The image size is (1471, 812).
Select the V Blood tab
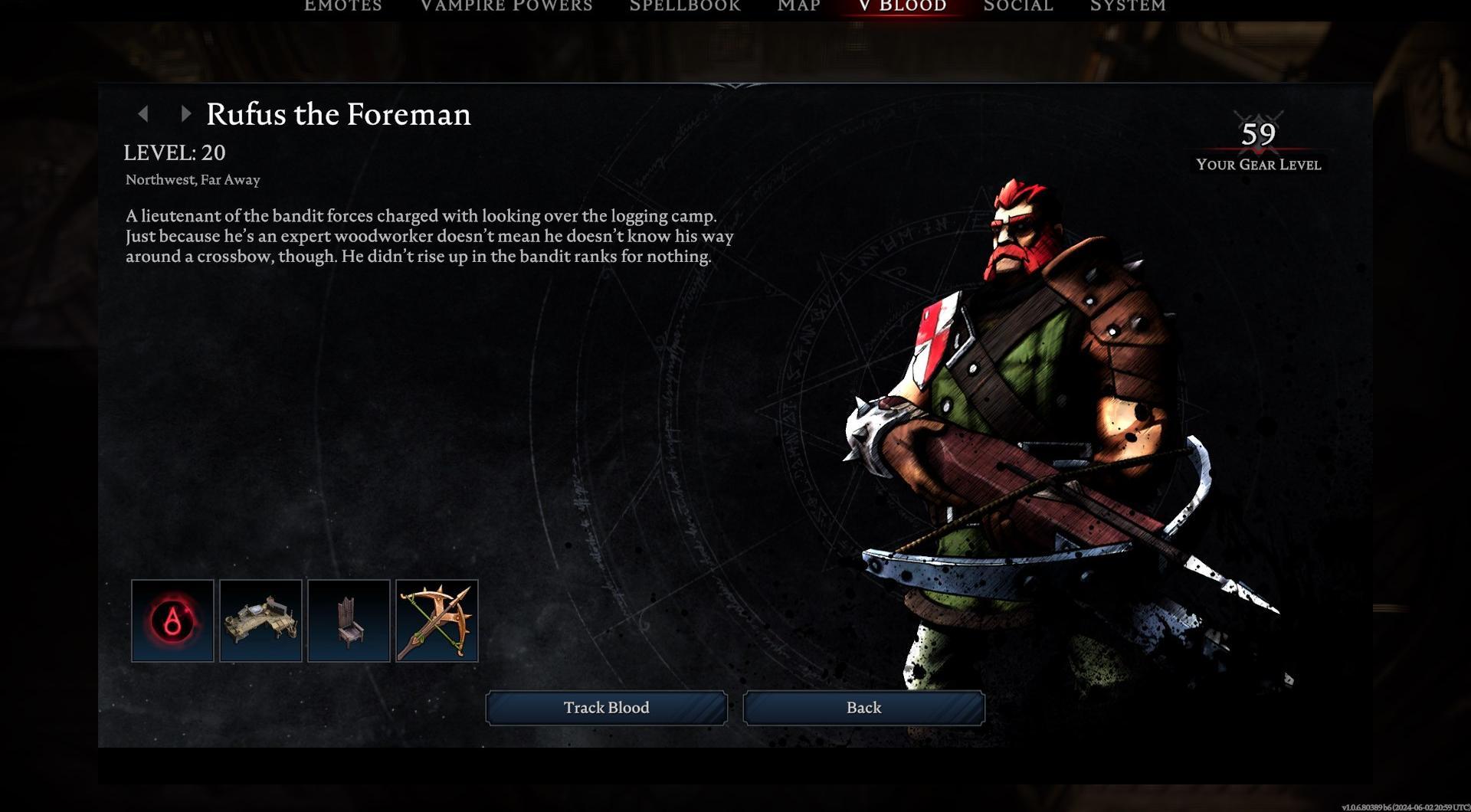pyautogui.click(x=903, y=6)
